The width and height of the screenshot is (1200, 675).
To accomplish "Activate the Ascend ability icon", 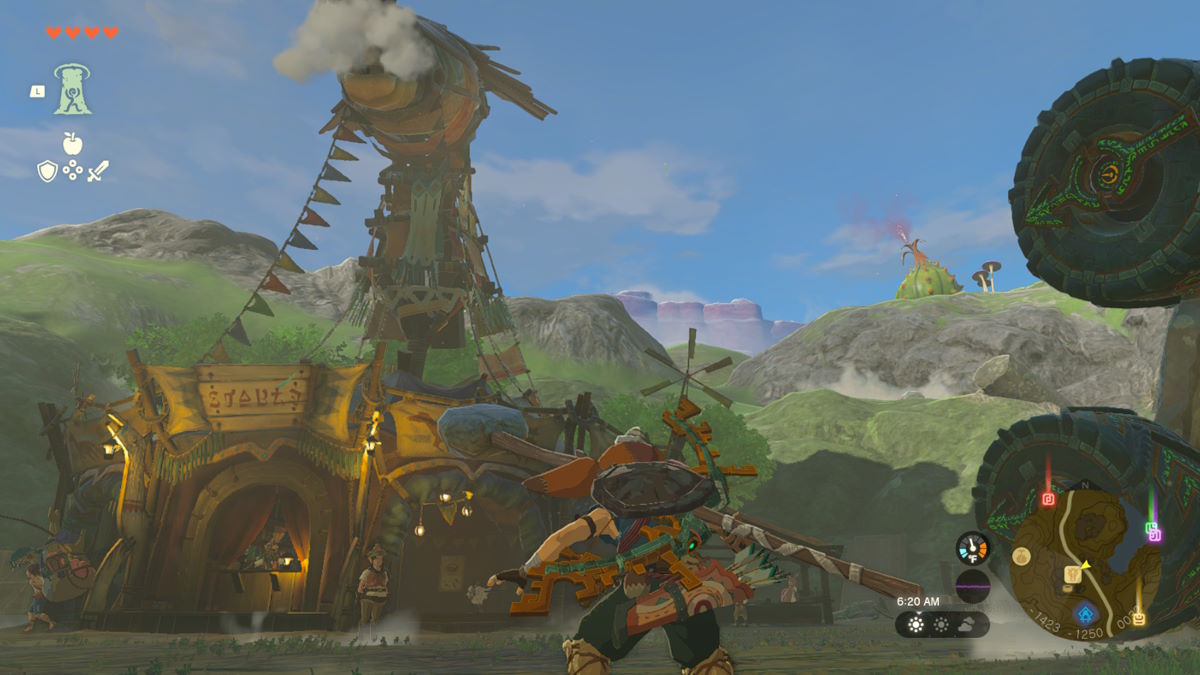I will 73,90.
